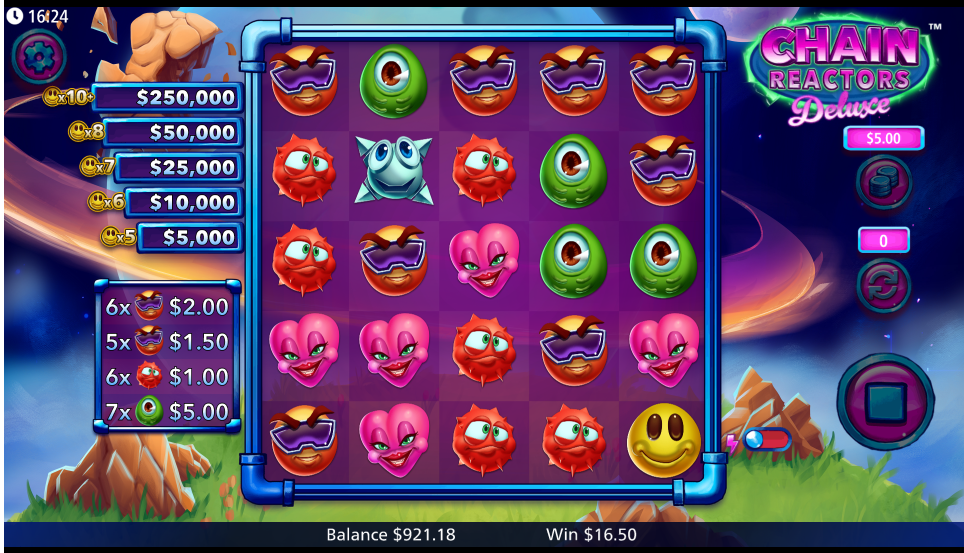Toggle the lightning turbo mode switch
Screen dimensions: 964x553
pos(766,440)
